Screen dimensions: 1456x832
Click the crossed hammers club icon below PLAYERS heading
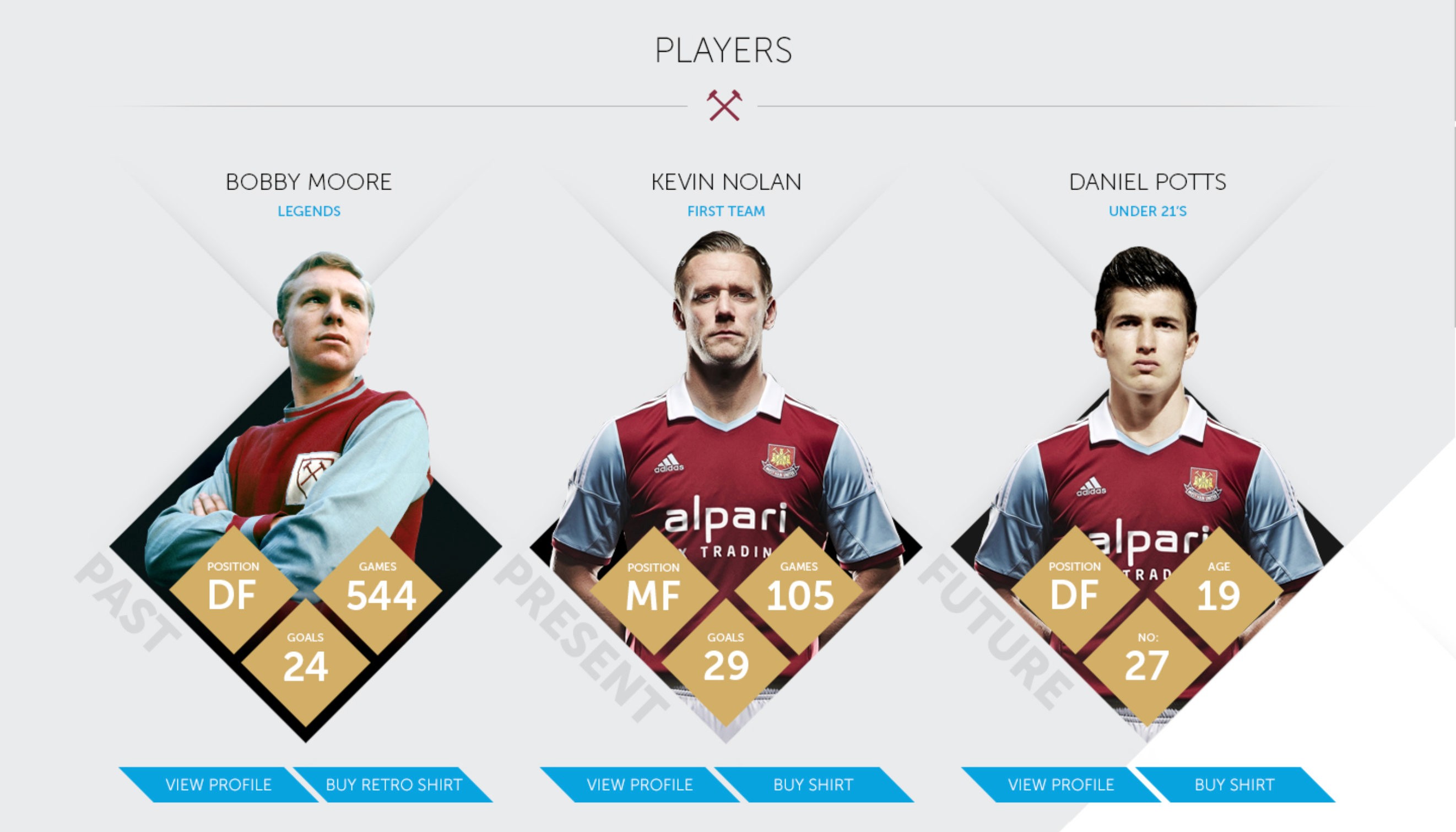point(724,106)
